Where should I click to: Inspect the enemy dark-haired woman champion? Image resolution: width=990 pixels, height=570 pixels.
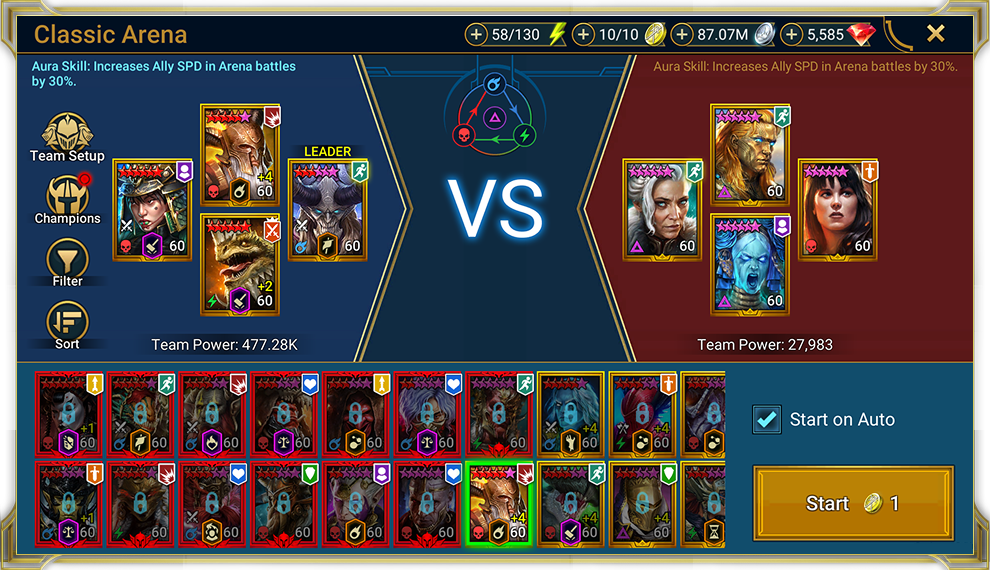pyautogui.click(x=837, y=209)
